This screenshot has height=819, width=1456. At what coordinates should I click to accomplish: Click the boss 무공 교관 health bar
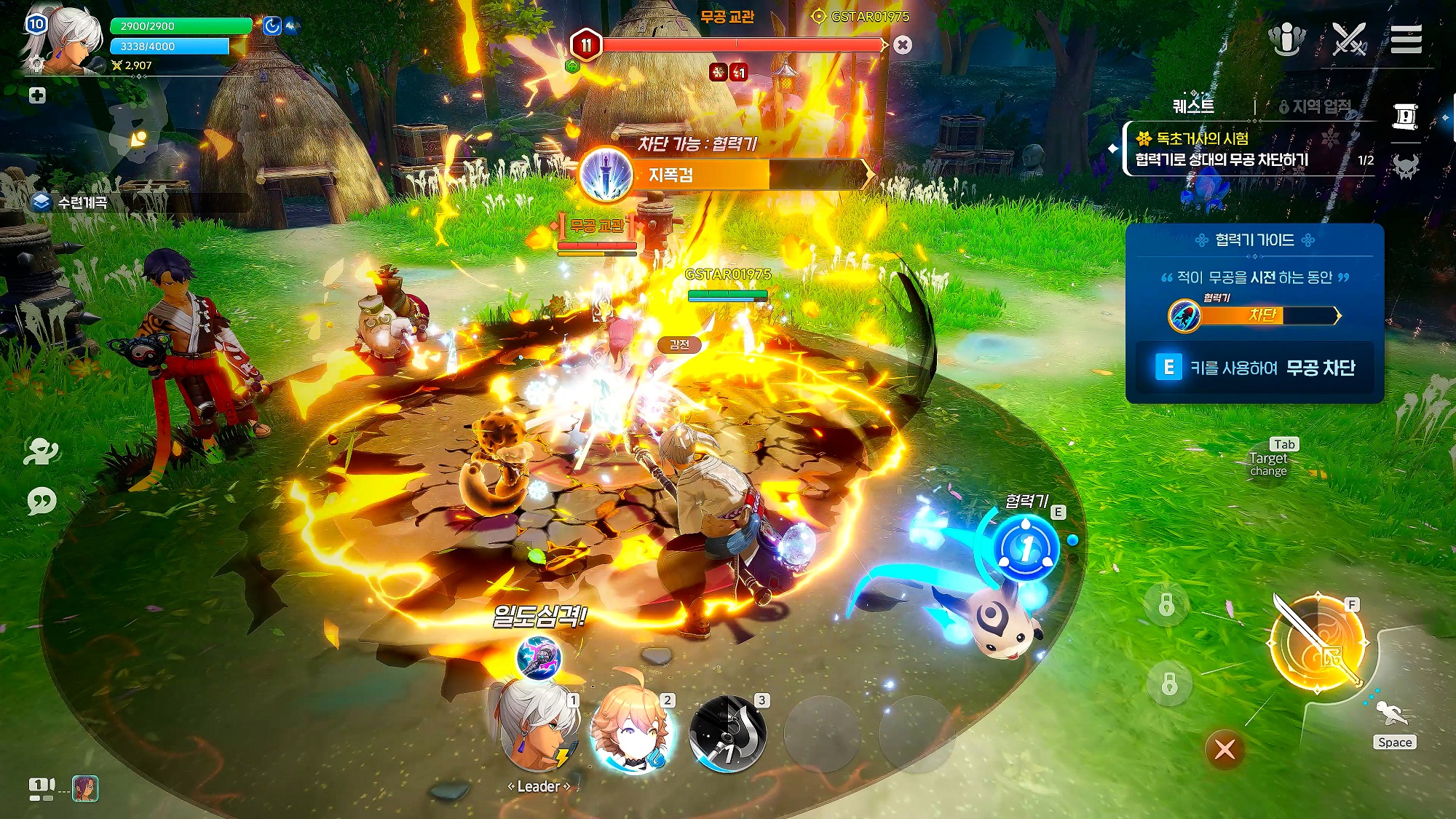coord(743,45)
